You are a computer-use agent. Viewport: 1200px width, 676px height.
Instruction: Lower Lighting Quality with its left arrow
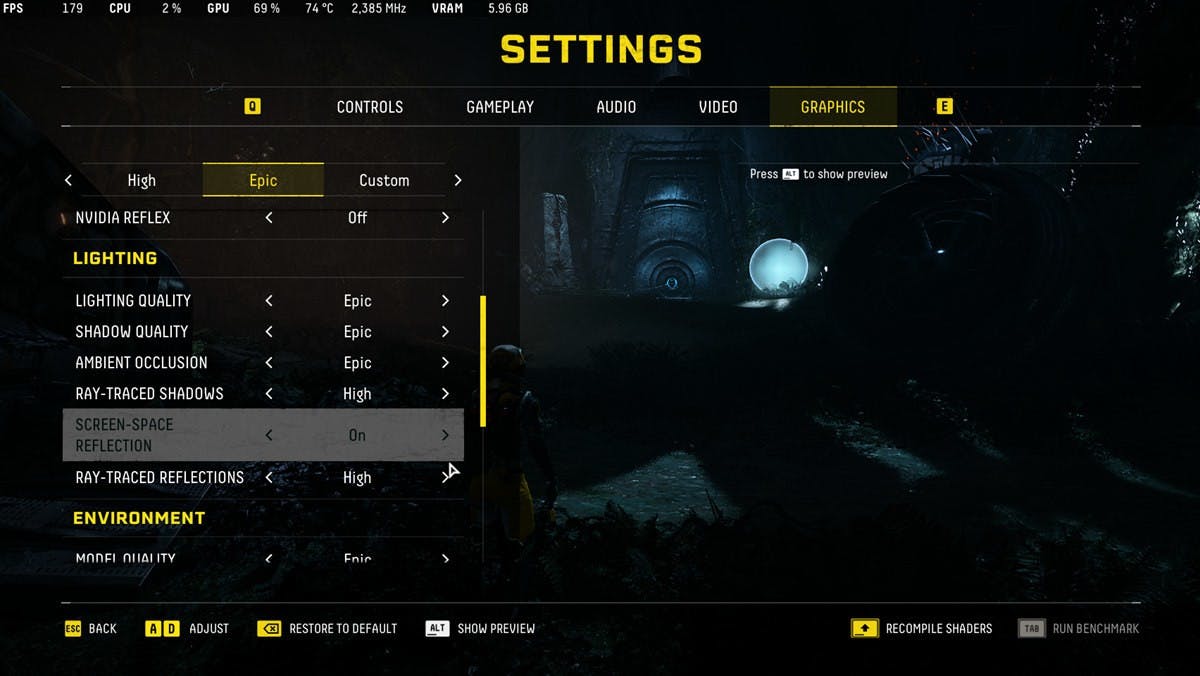269,301
